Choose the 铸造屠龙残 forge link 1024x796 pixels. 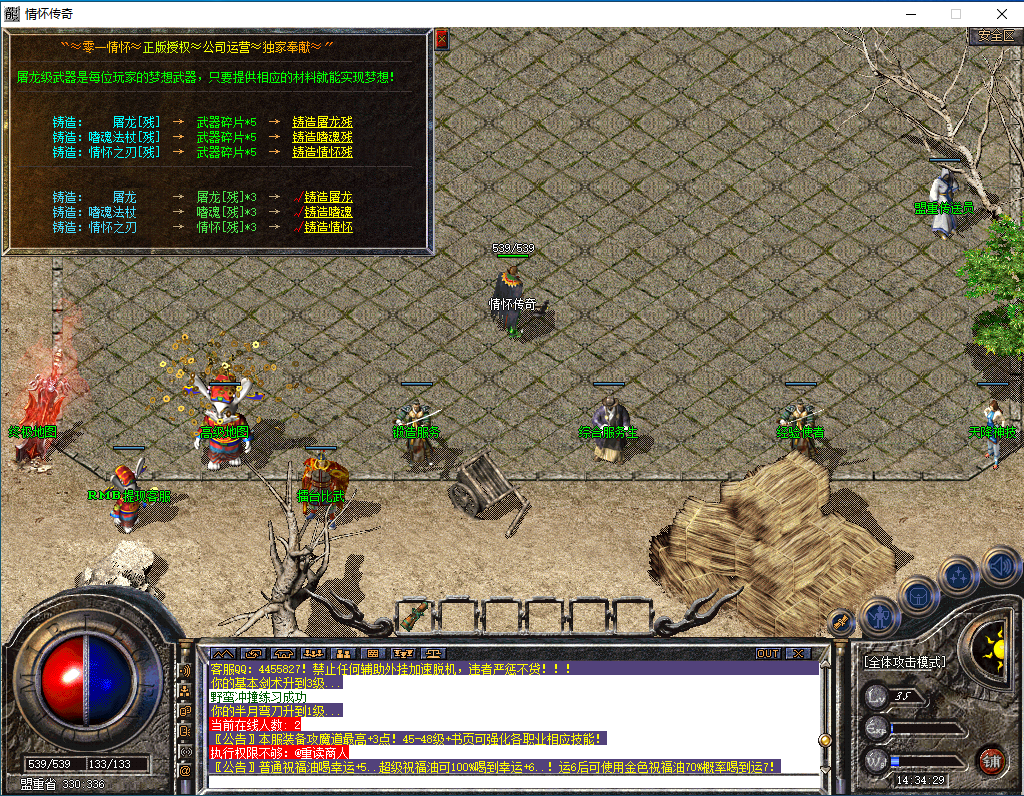coord(322,122)
